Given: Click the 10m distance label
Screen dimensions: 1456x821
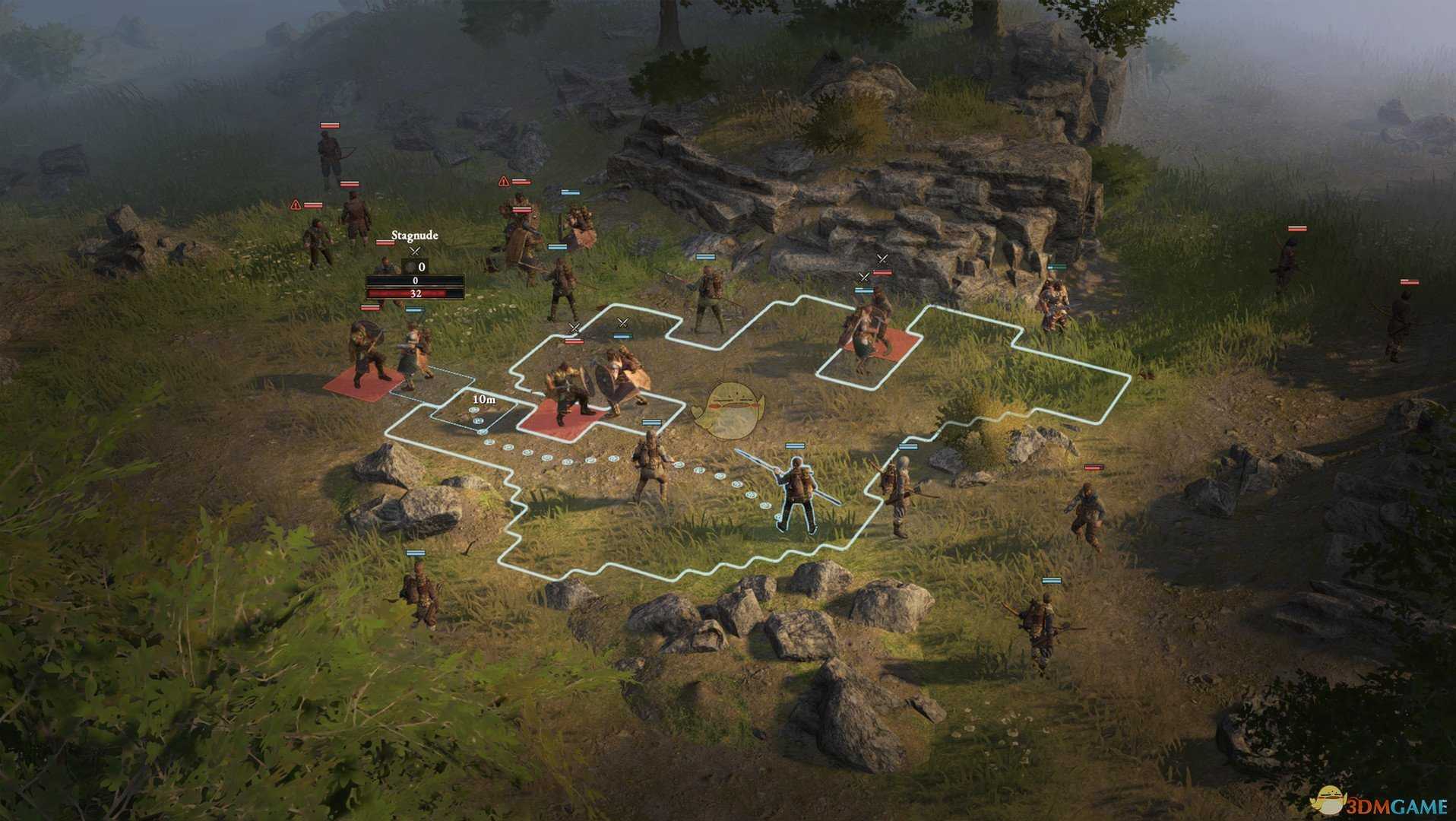Looking at the screenshot, I should pos(484,399).
